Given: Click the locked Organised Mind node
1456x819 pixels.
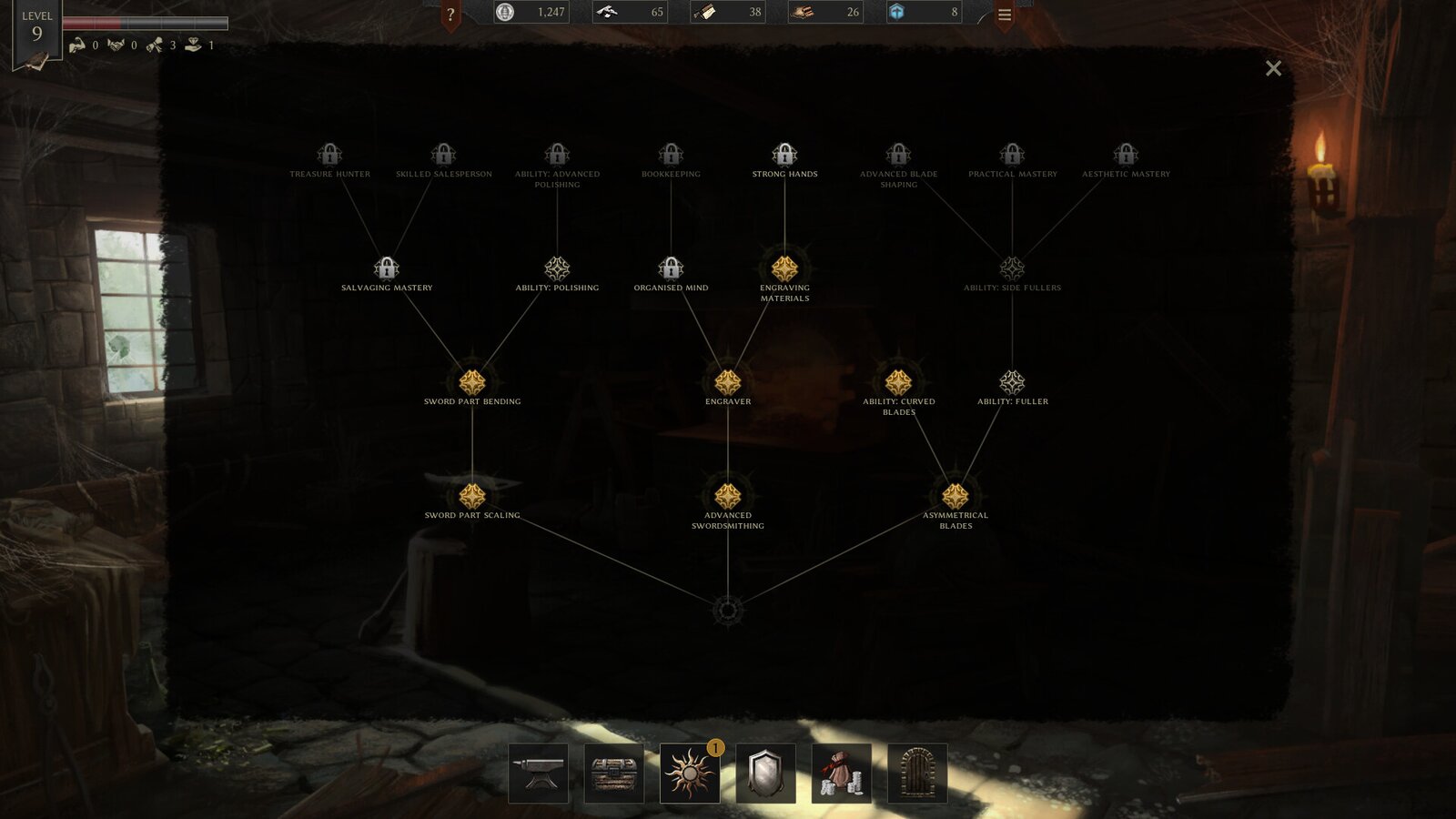Looking at the screenshot, I should [671, 268].
